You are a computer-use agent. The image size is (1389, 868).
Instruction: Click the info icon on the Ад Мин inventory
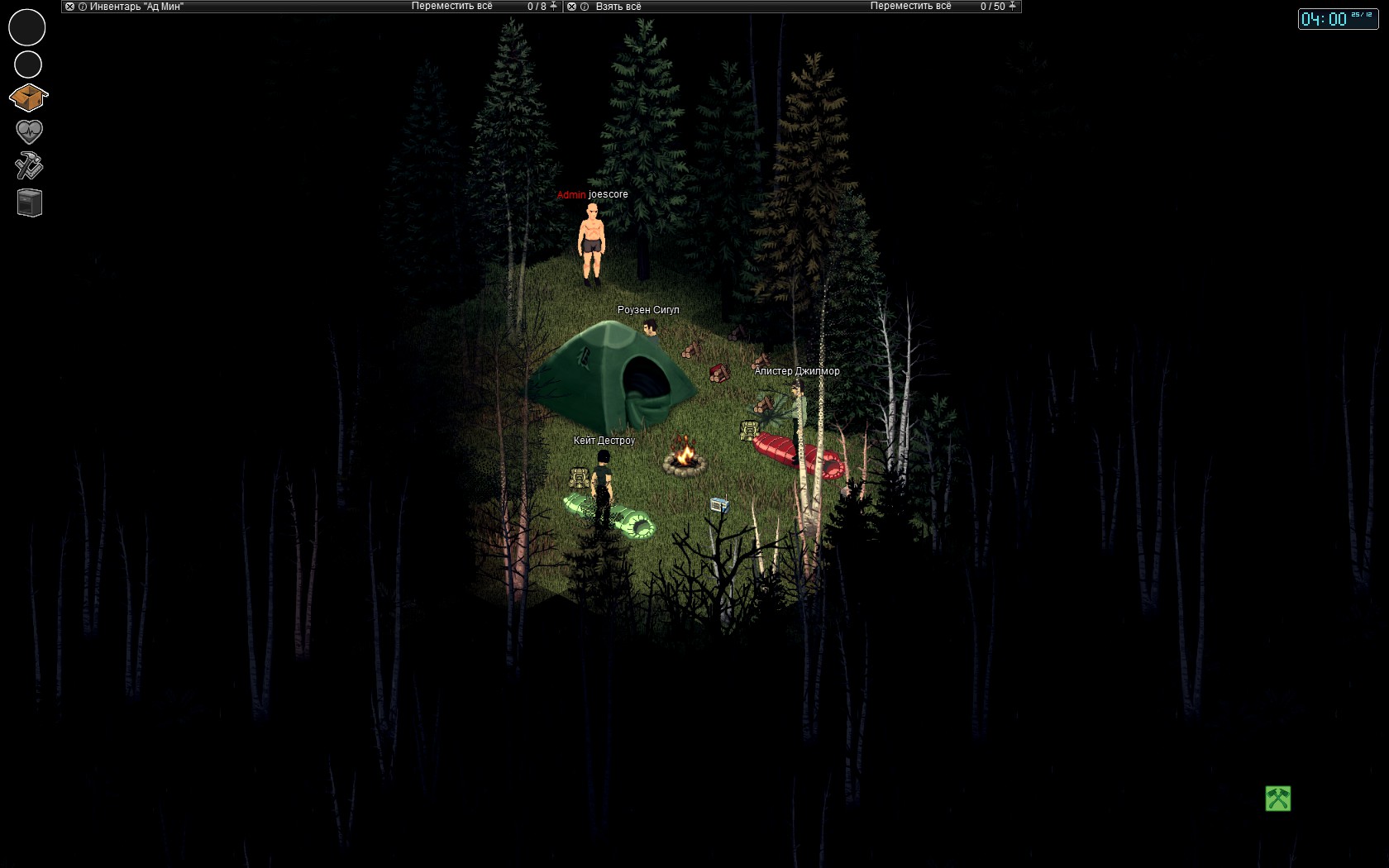tap(84, 6)
